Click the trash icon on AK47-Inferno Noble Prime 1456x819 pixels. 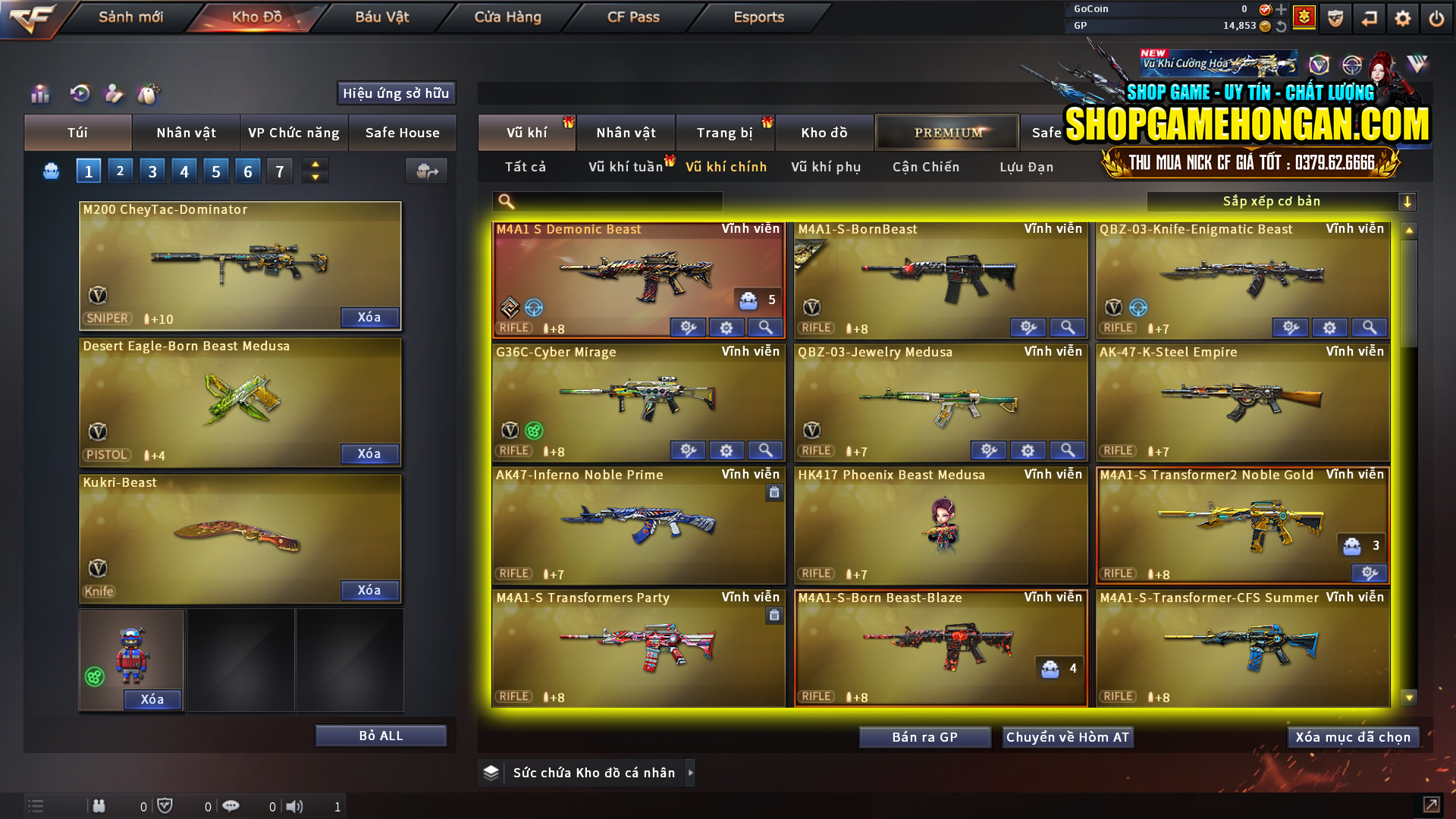[x=773, y=492]
